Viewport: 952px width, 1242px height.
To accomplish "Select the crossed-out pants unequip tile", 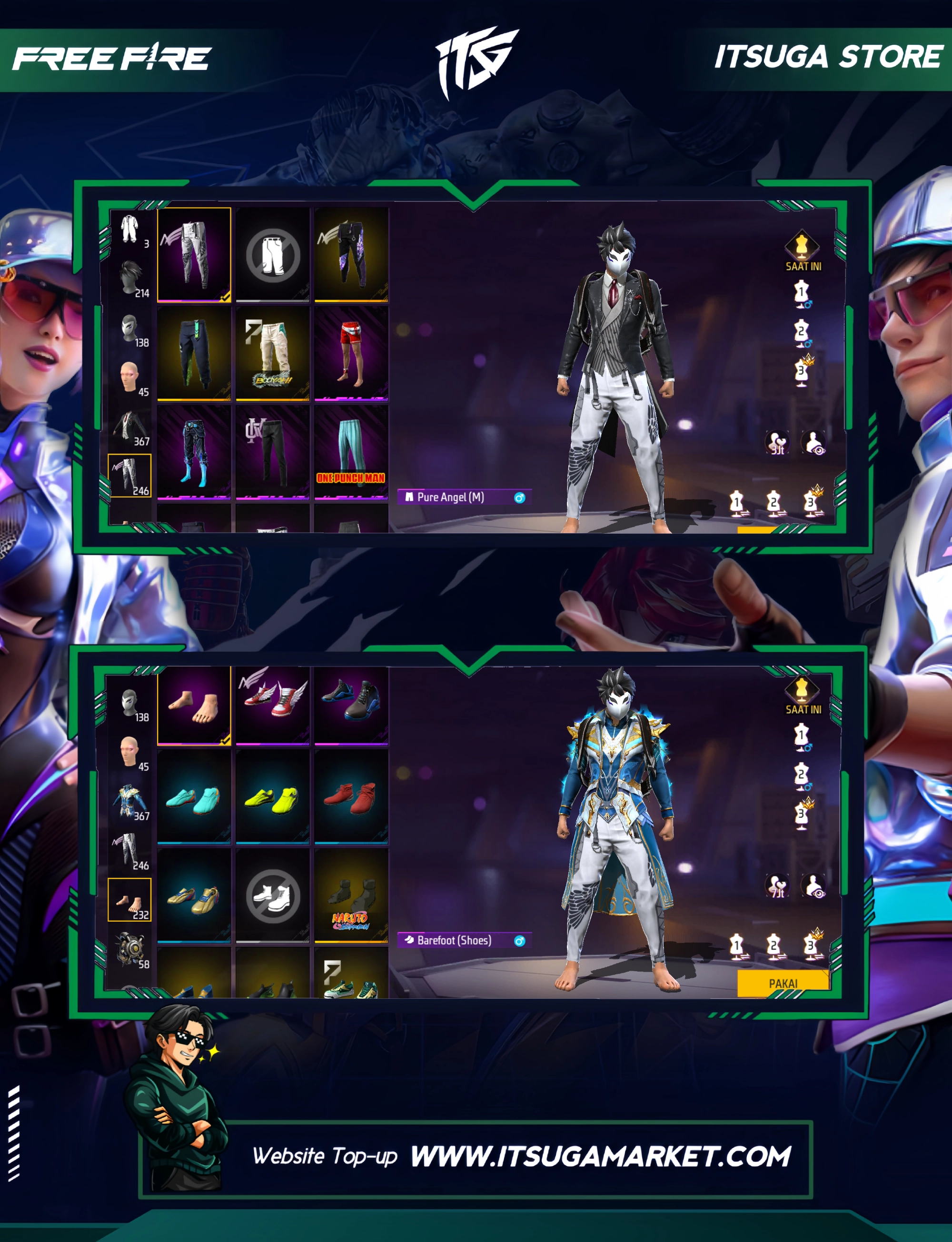I will click(x=273, y=255).
